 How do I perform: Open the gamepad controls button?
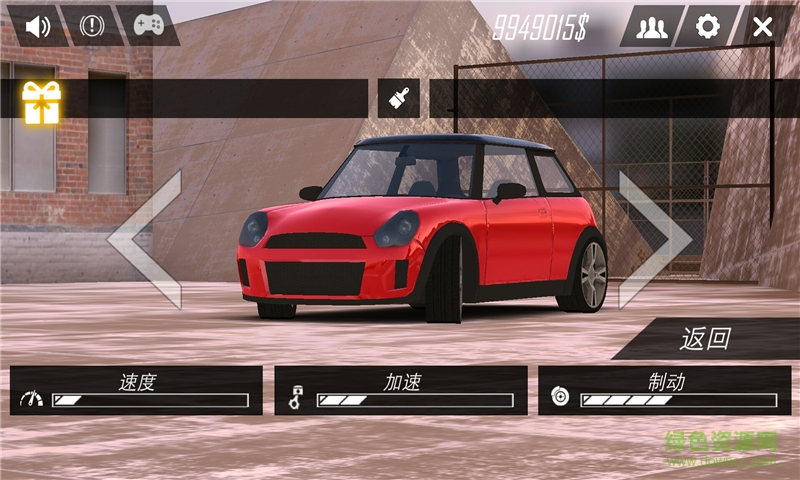[149, 26]
